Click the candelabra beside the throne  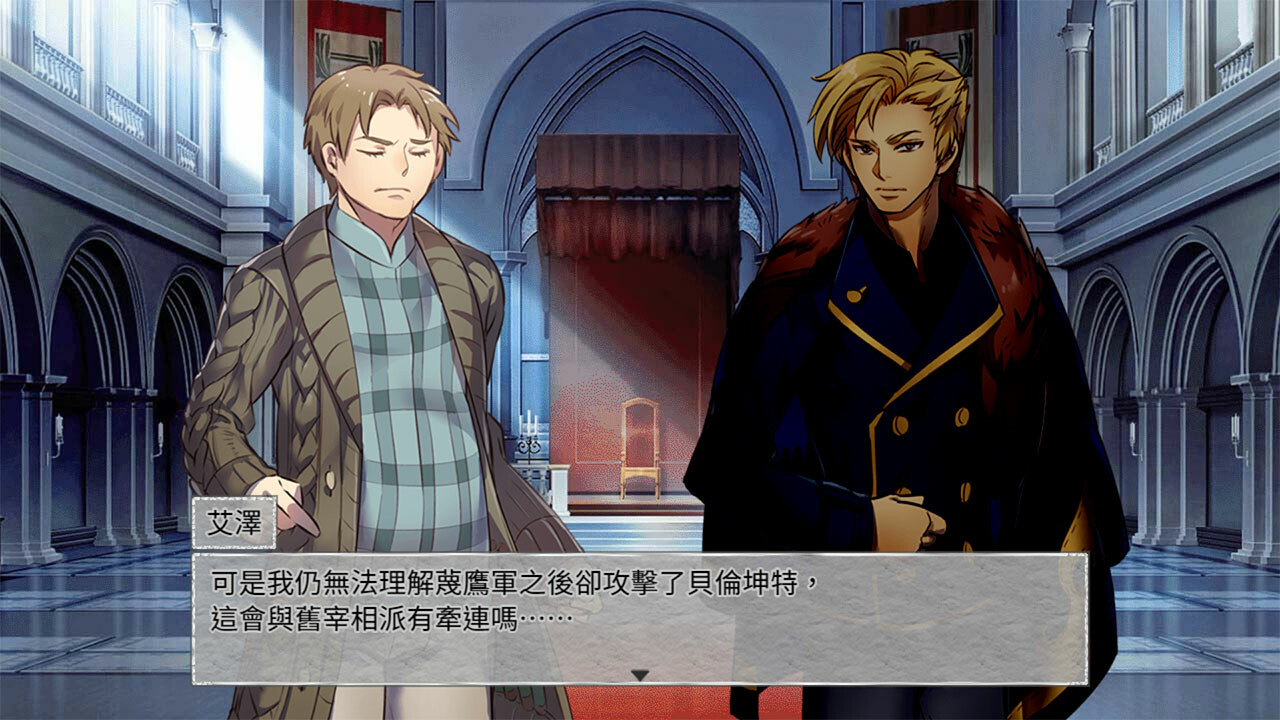(x=527, y=440)
